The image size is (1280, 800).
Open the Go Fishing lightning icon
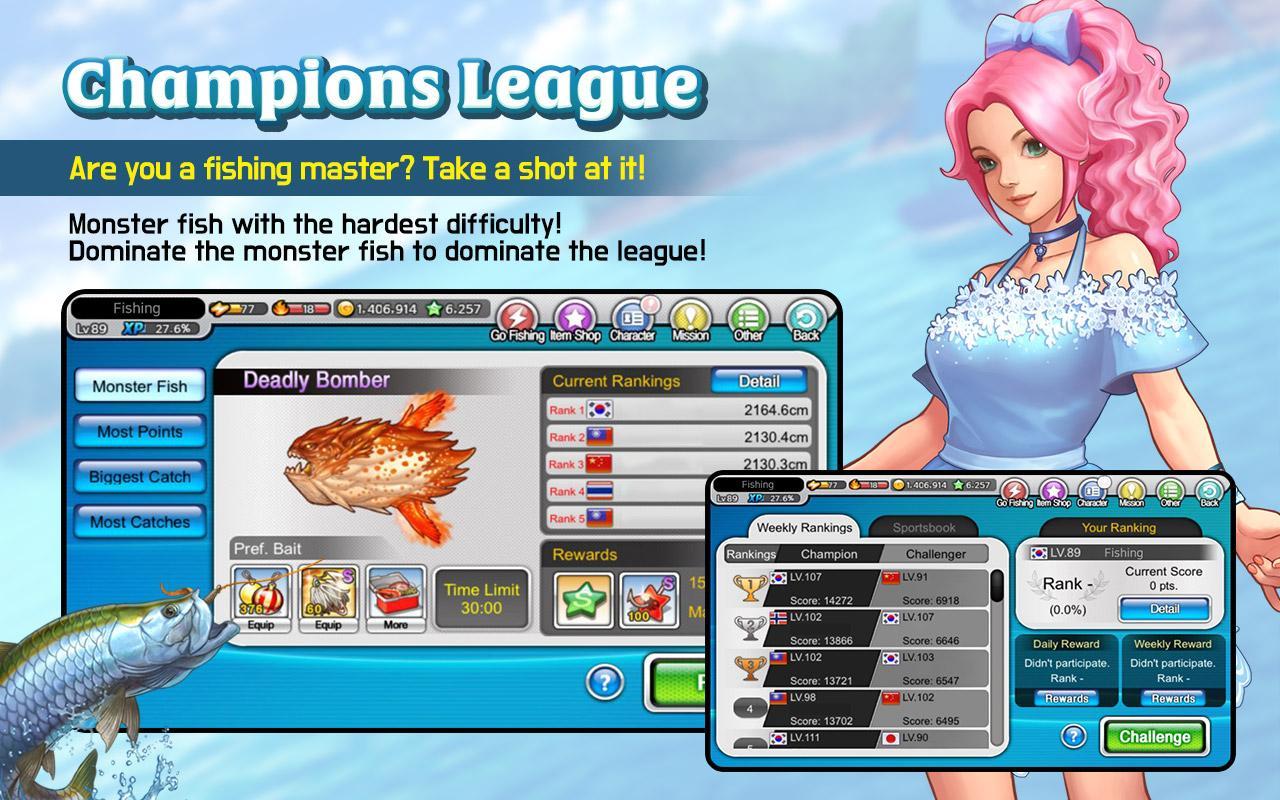[x=516, y=317]
